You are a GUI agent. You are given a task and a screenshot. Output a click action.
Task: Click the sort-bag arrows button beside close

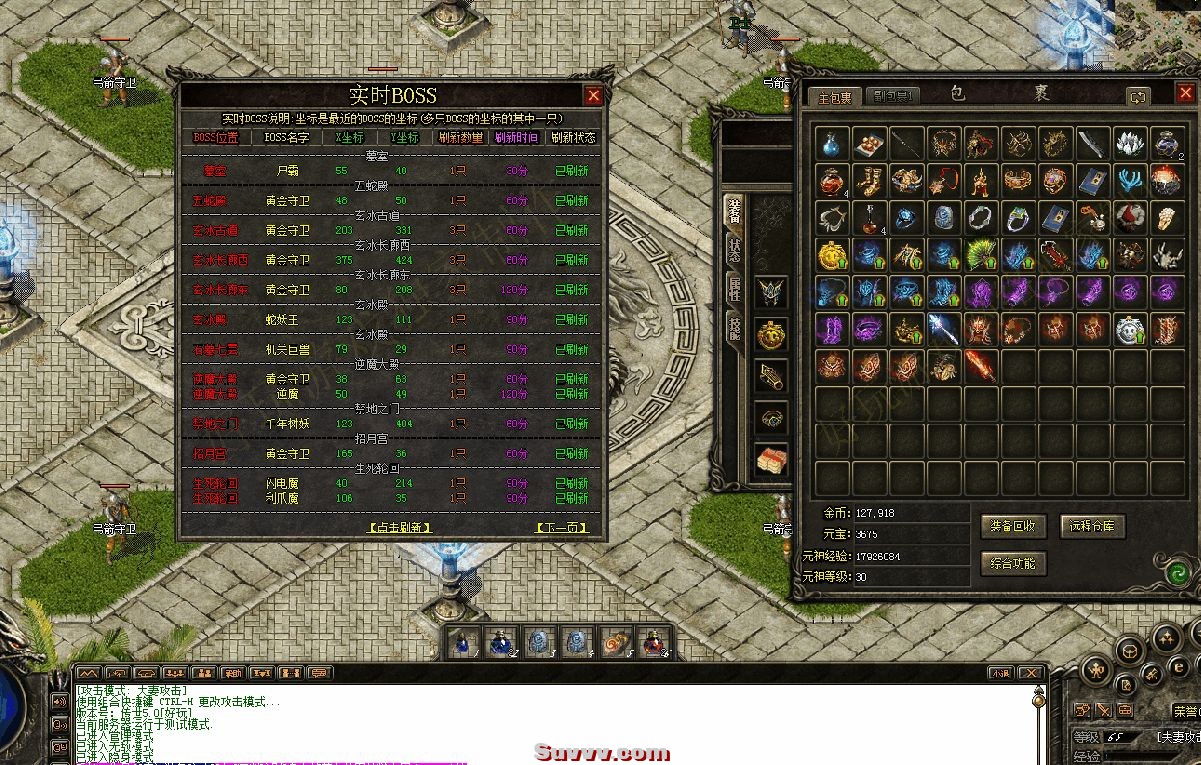1138,97
